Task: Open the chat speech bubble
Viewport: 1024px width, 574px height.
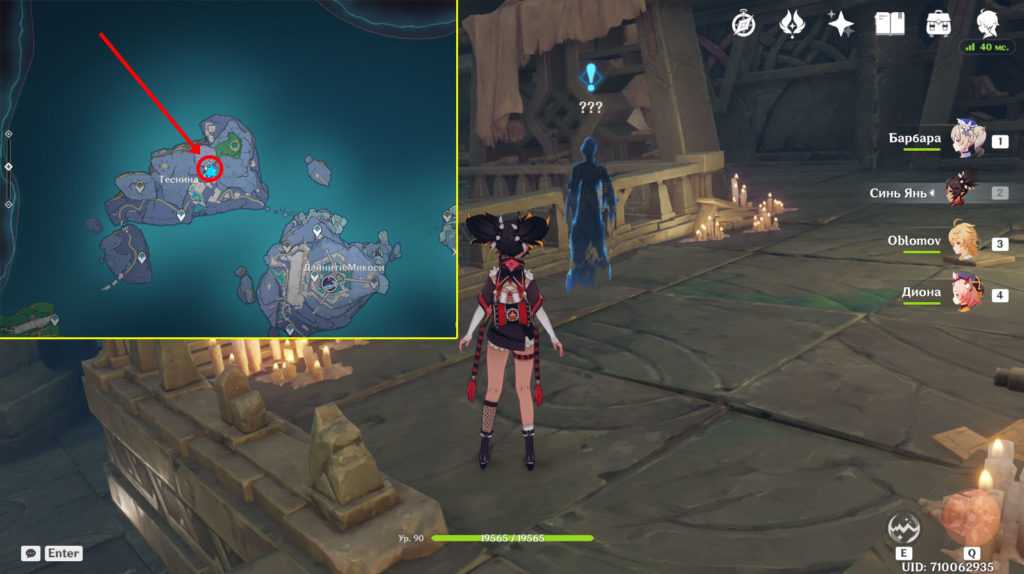Action: pos(31,553)
